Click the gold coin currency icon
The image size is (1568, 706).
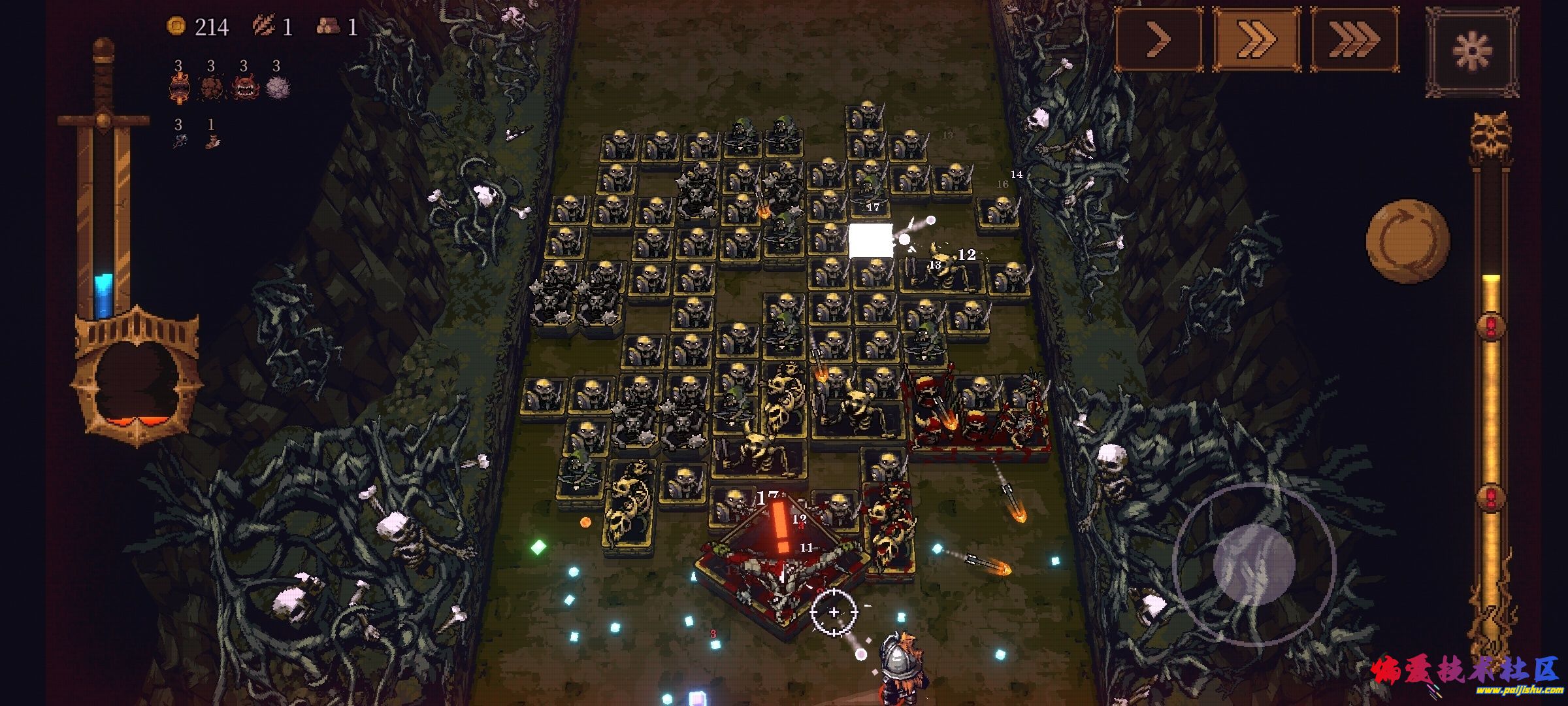pos(176,26)
